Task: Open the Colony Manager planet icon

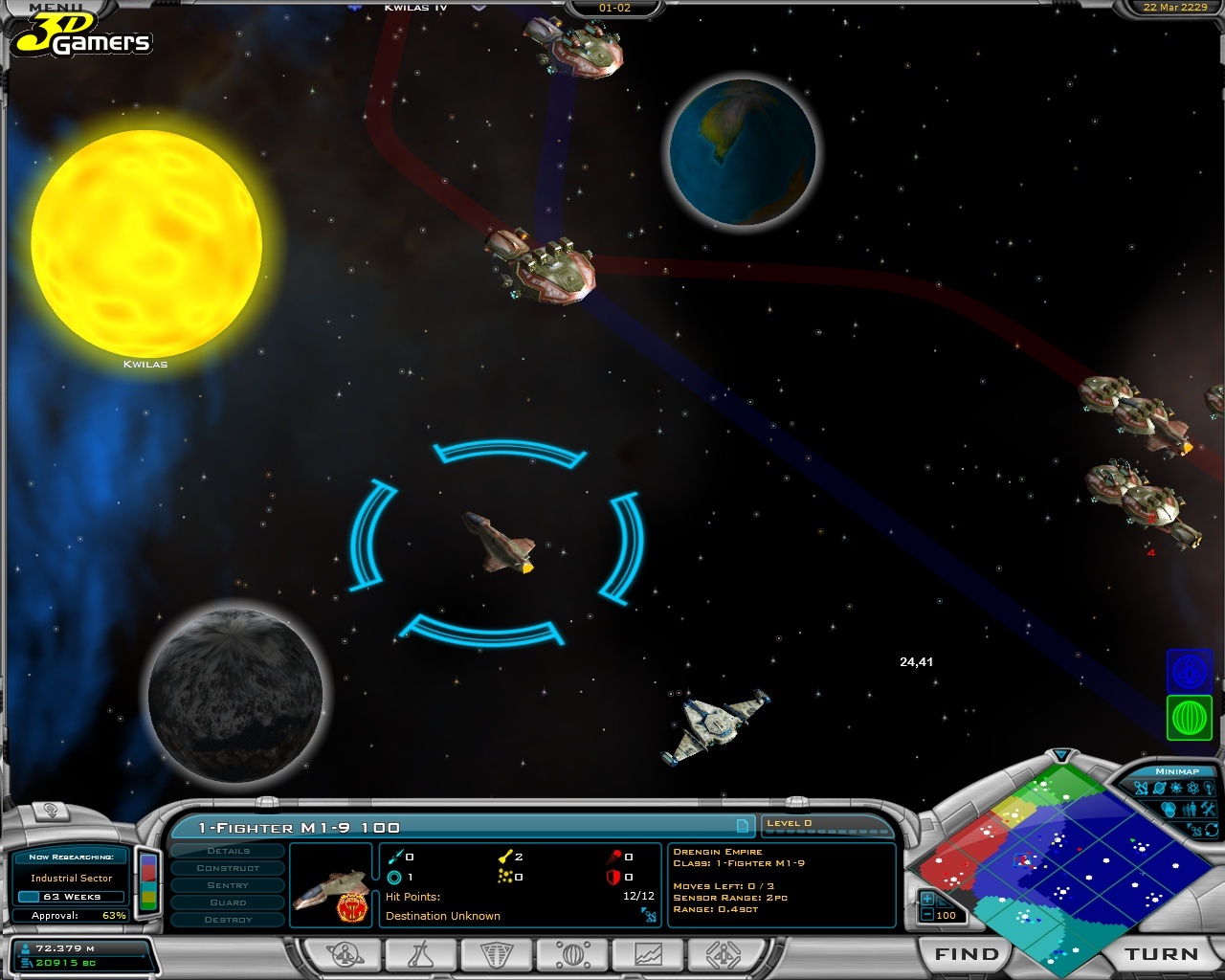Action: pos(345,954)
